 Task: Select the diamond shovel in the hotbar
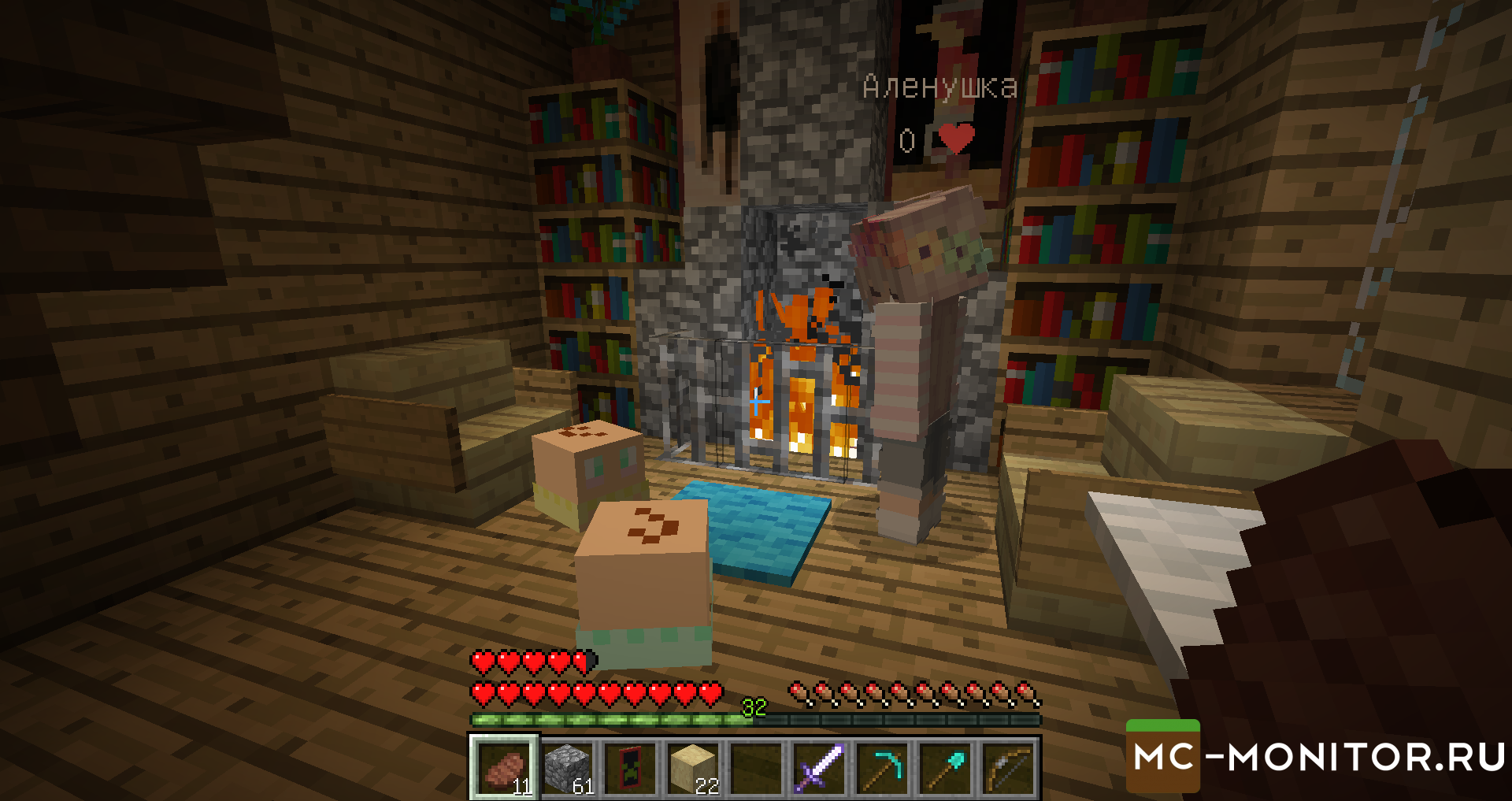coord(946,767)
